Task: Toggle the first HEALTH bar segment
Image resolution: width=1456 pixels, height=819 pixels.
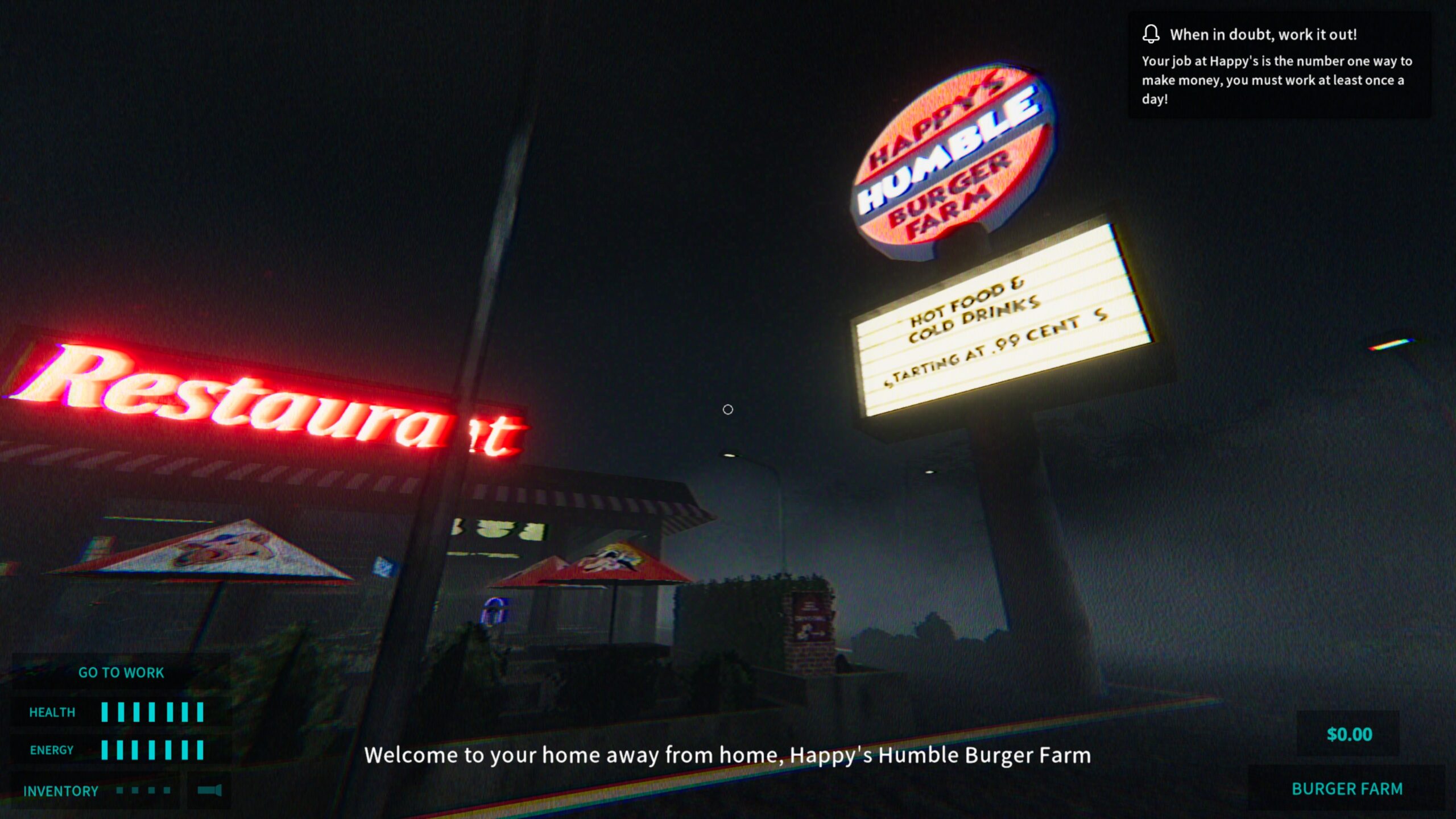Action: click(104, 711)
